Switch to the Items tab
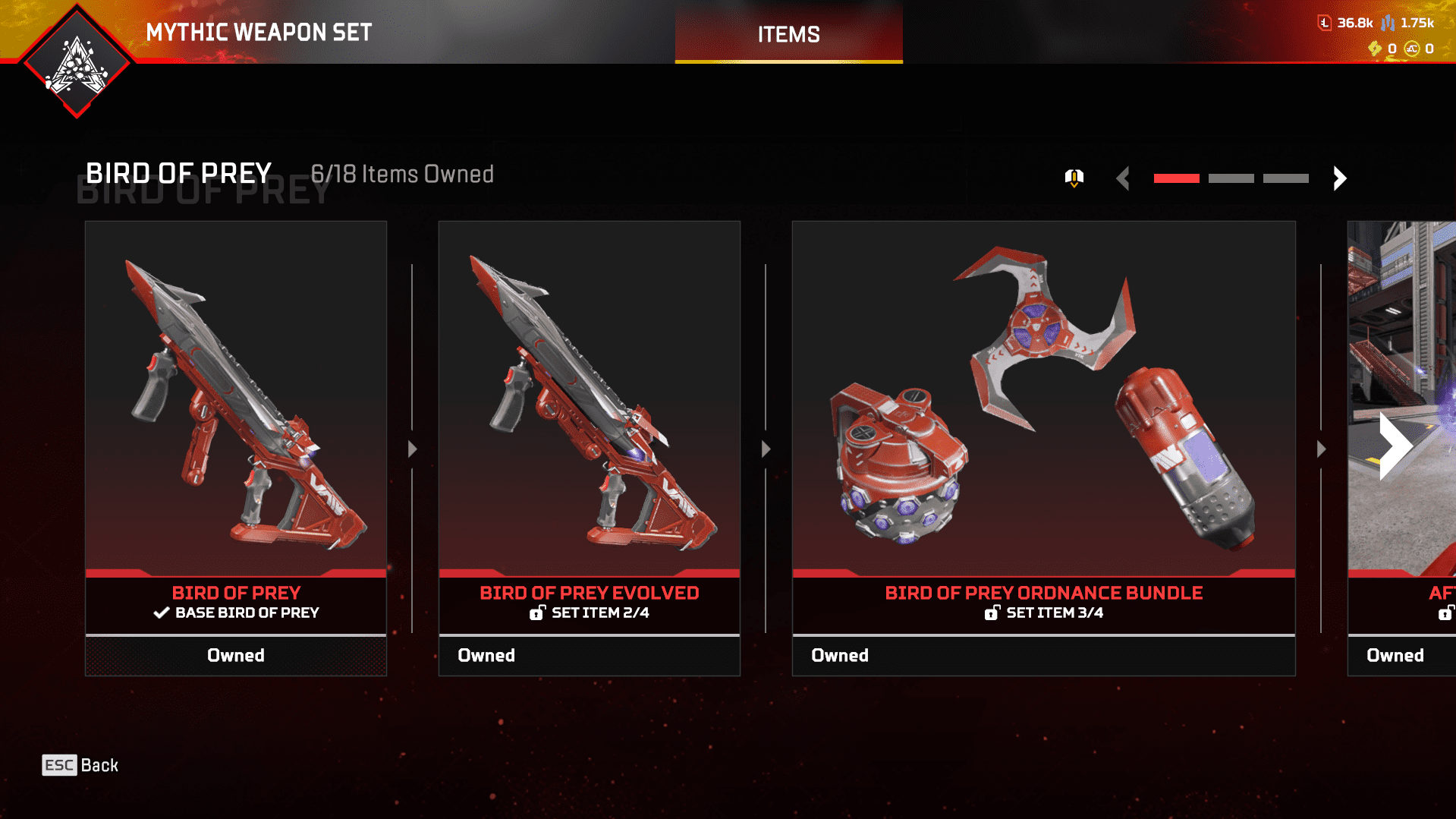Viewport: 1456px width, 819px height. click(788, 34)
